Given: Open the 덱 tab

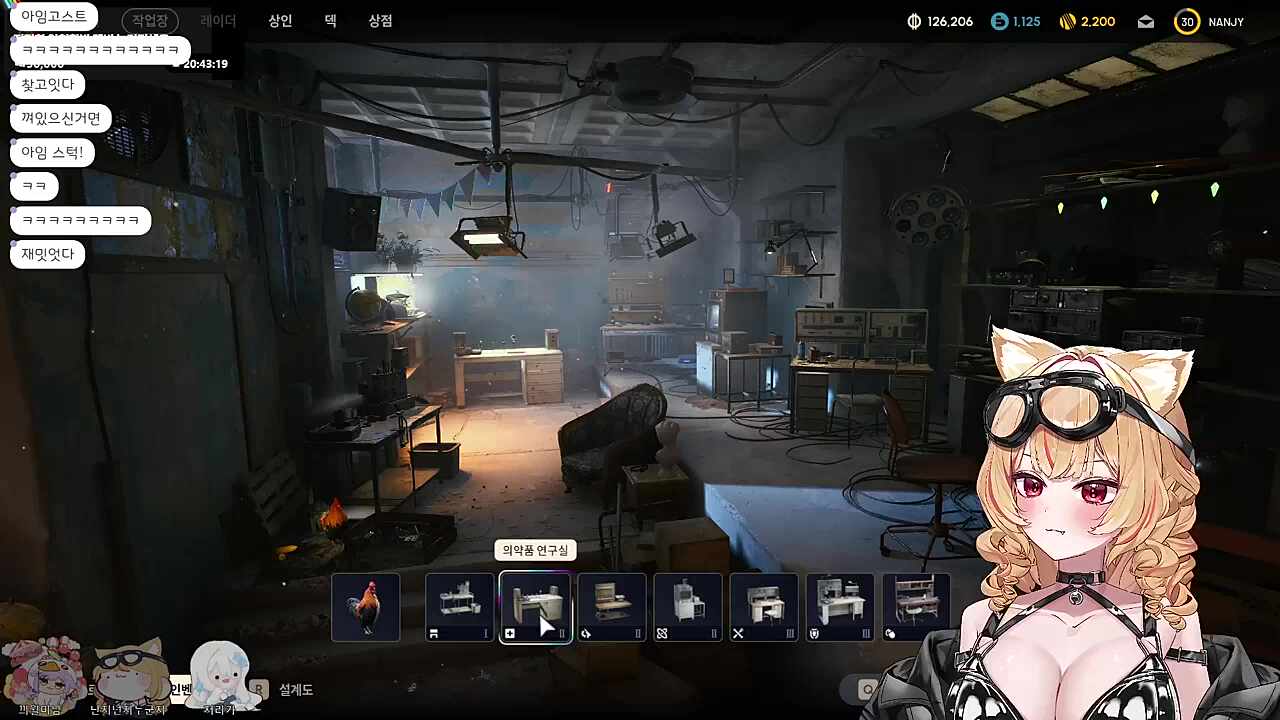Looking at the screenshot, I should point(330,21).
